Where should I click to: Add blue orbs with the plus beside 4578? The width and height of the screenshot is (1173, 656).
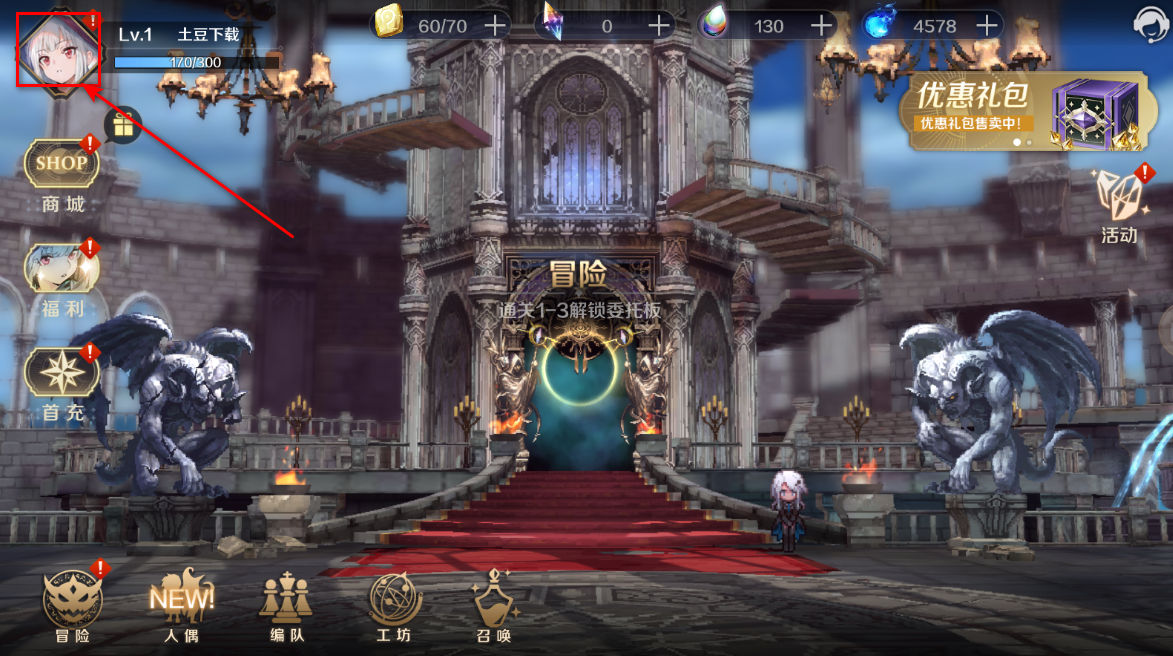pyautogui.click(x=987, y=25)
